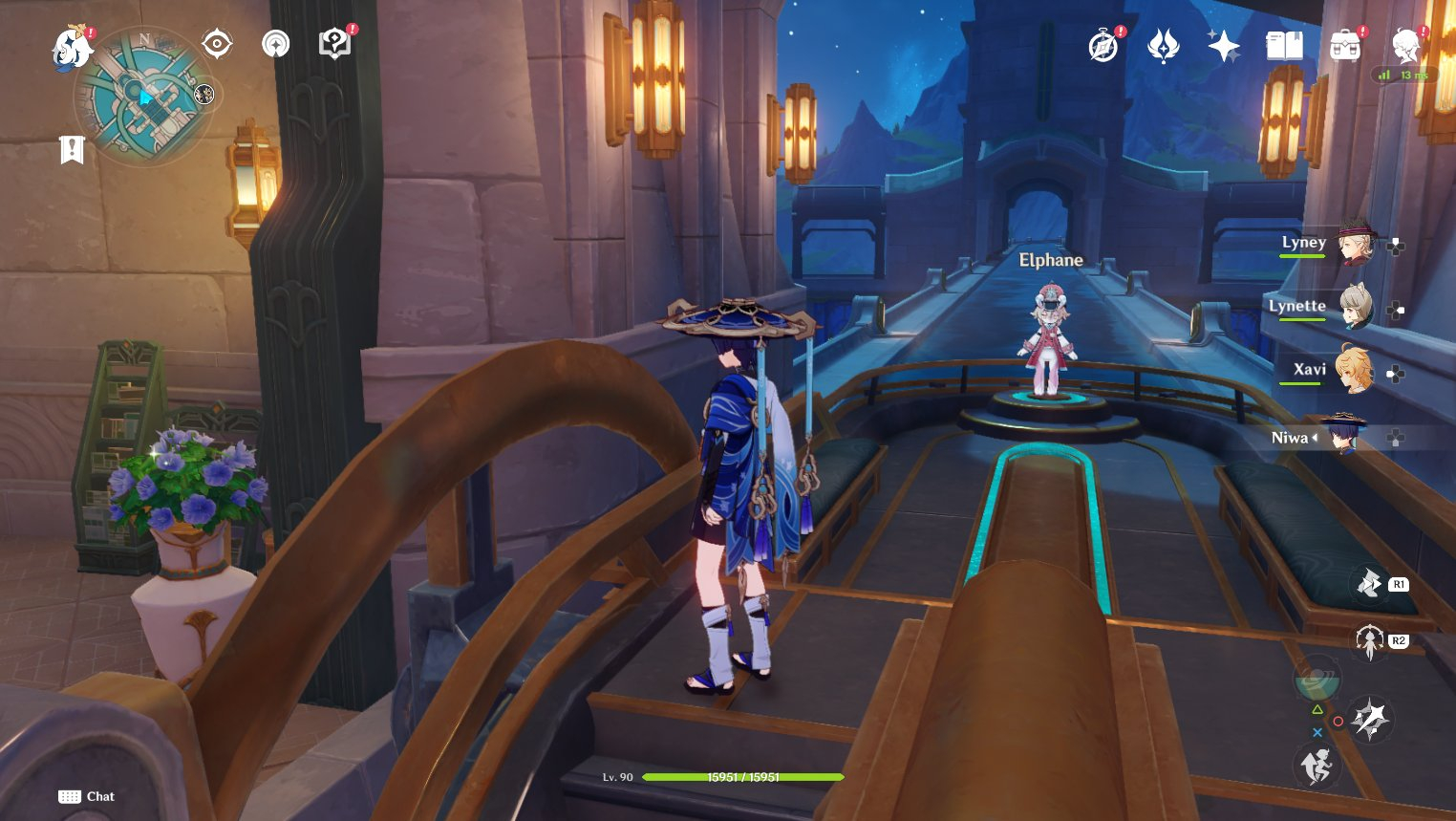Open the question-mark tutorial book icon
This screenshot has width=1456, height=821.
pos(334,44)
